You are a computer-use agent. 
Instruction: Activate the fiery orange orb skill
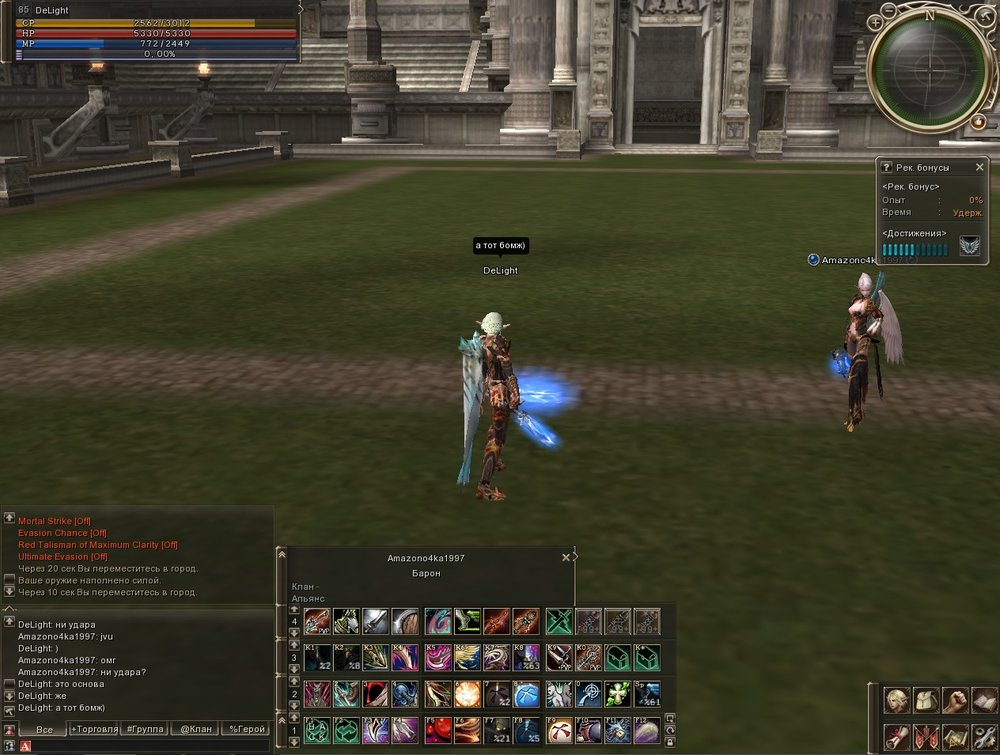(x=467, y=693)
